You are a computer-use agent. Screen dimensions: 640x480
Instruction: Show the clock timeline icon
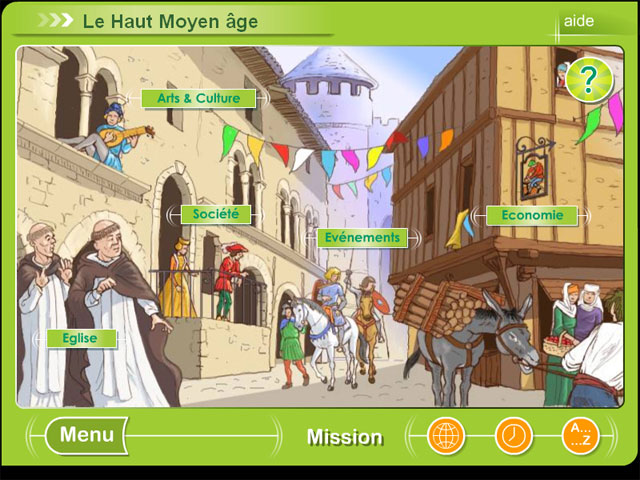[513, 436]
